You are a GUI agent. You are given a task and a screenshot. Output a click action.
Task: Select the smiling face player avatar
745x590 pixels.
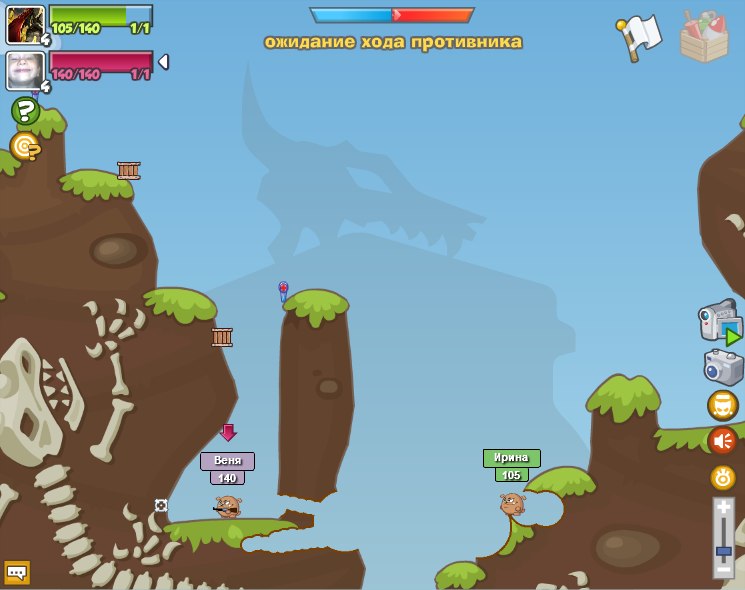pos(24,70)
